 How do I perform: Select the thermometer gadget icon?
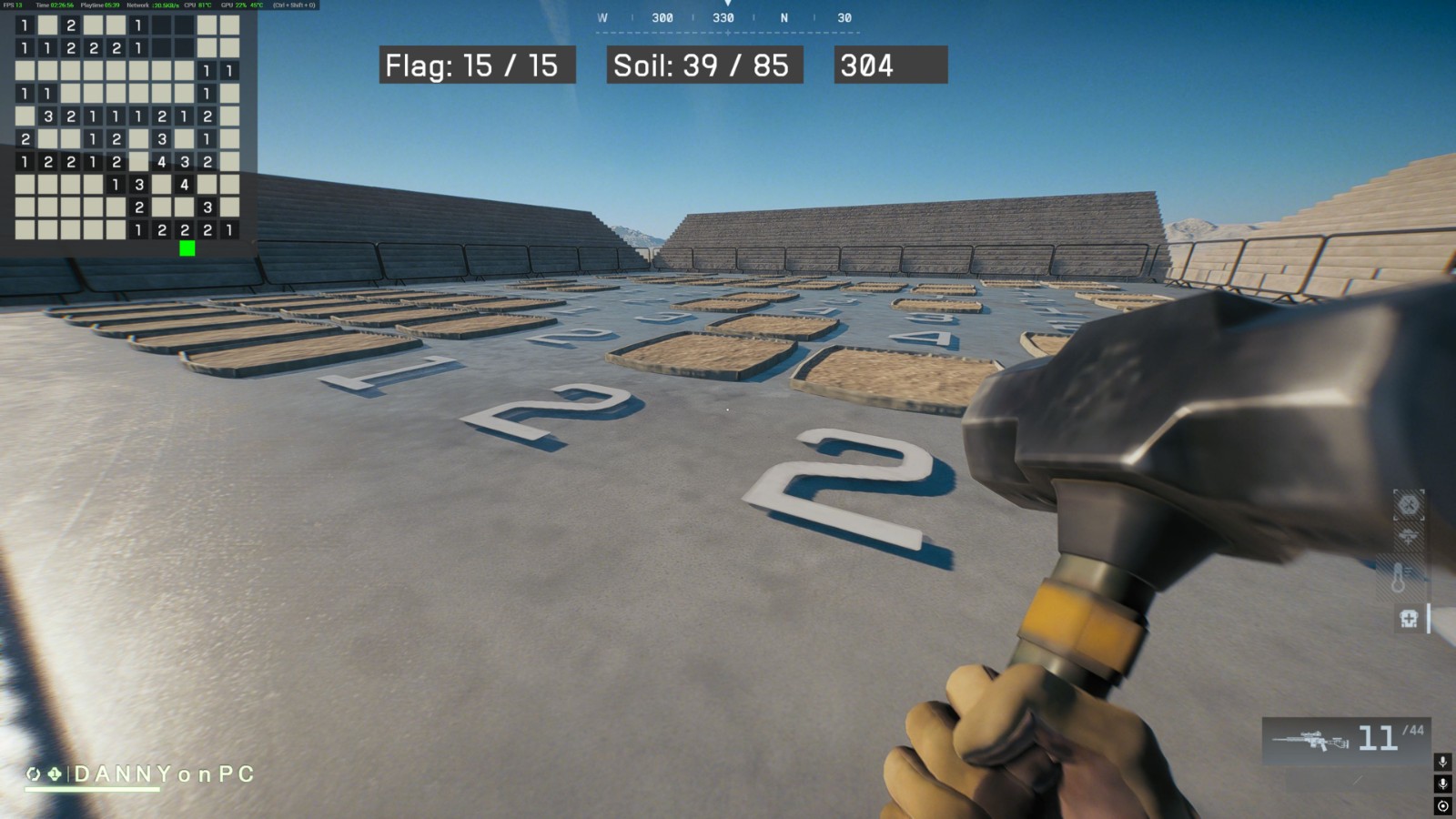pyautogui.click(x=1399, y=576)
